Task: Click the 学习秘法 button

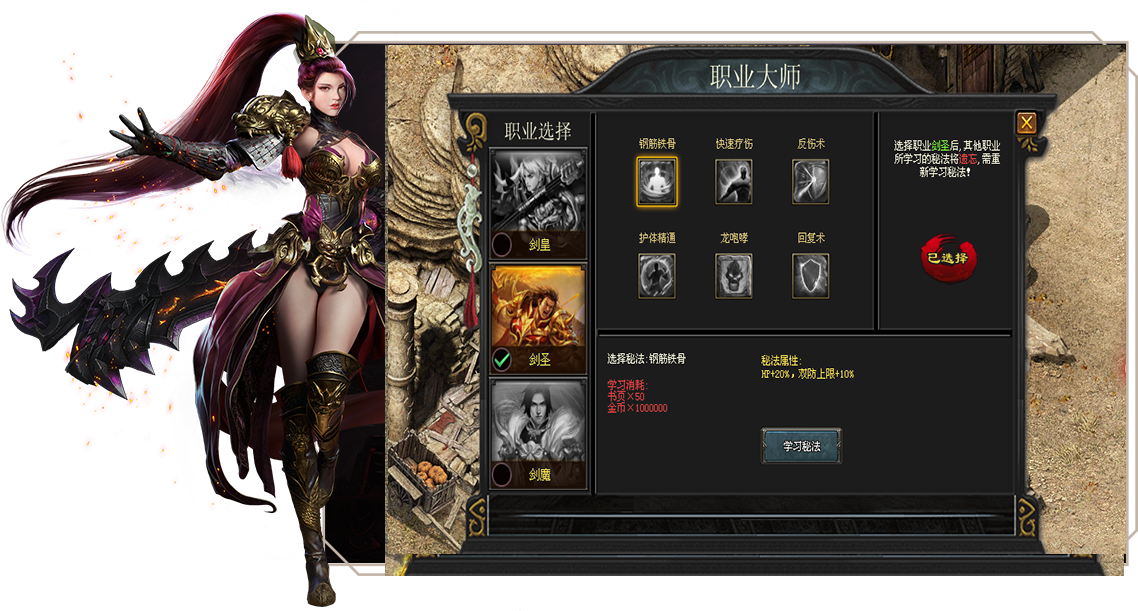Action: tap(801, 446)
